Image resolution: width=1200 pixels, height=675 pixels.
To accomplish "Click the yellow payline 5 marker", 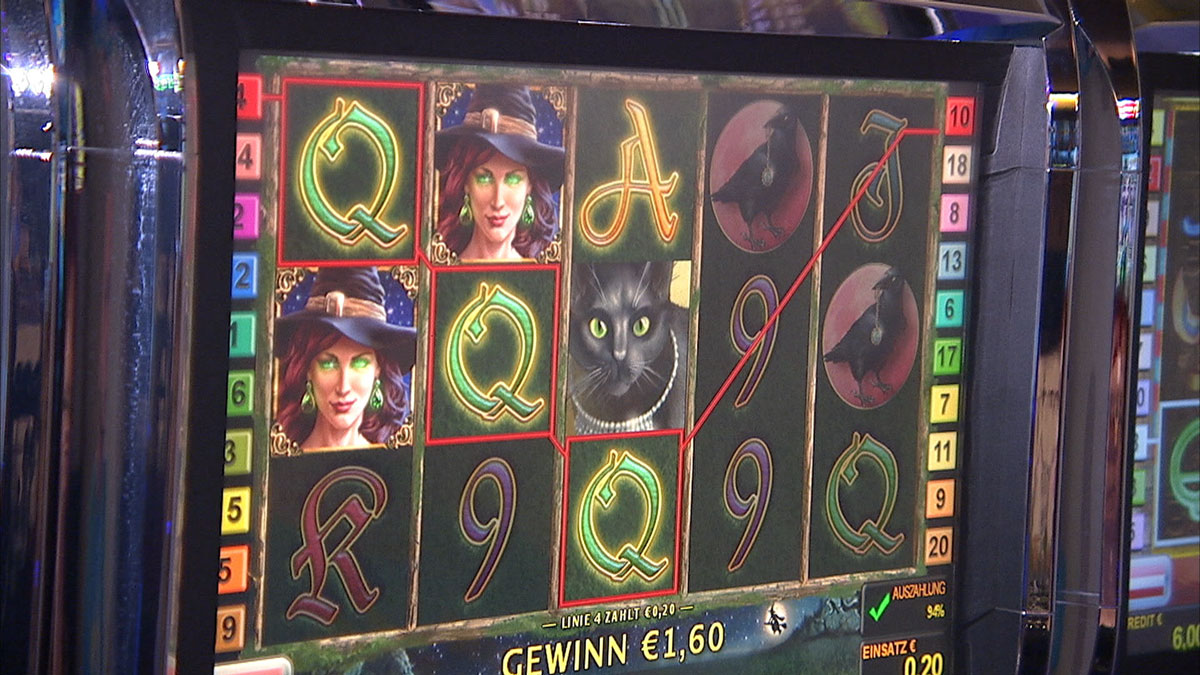I will 236,510.
